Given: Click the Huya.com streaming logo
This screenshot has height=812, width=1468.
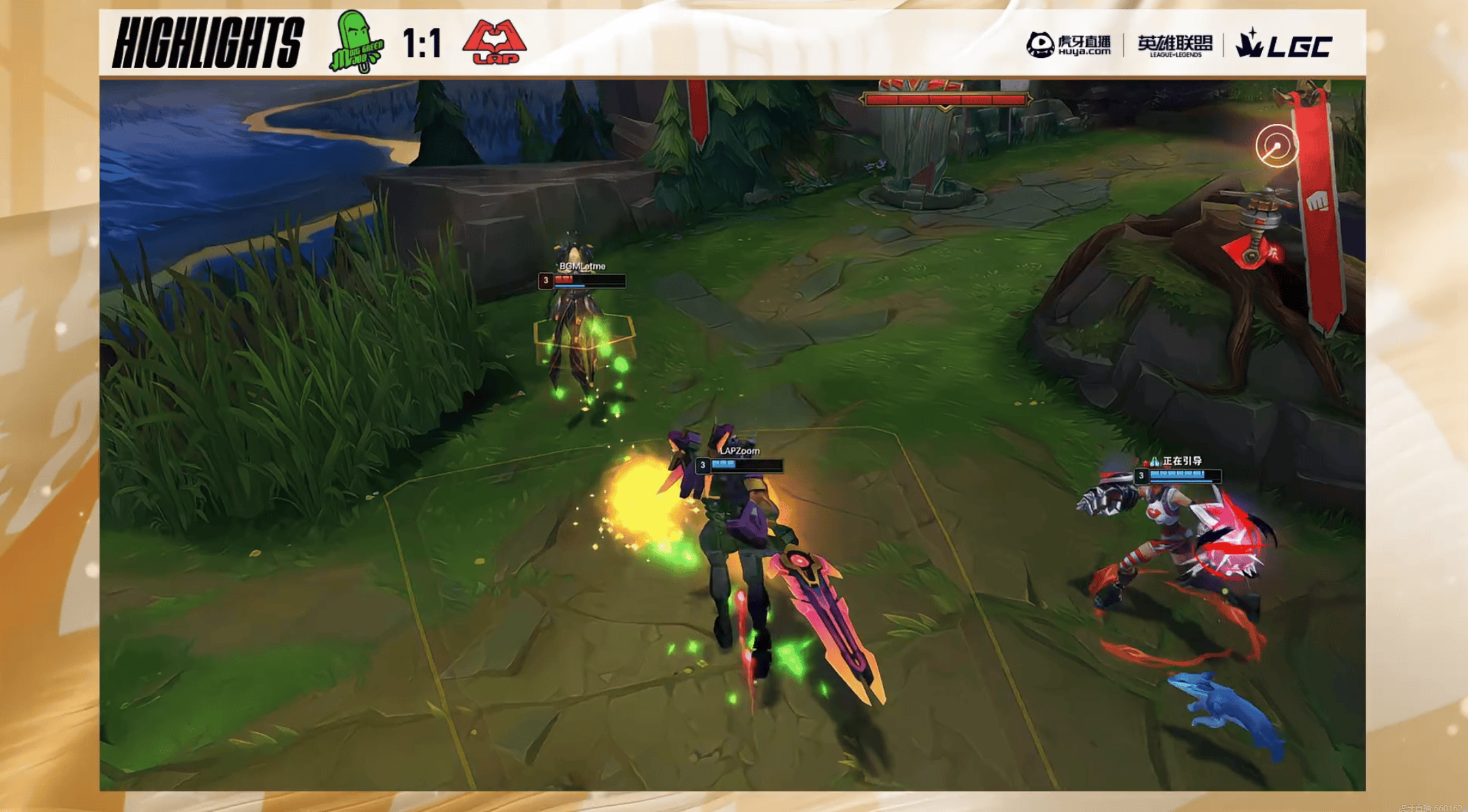Looking at the screenshot, I should click(x=1068, y=45).
